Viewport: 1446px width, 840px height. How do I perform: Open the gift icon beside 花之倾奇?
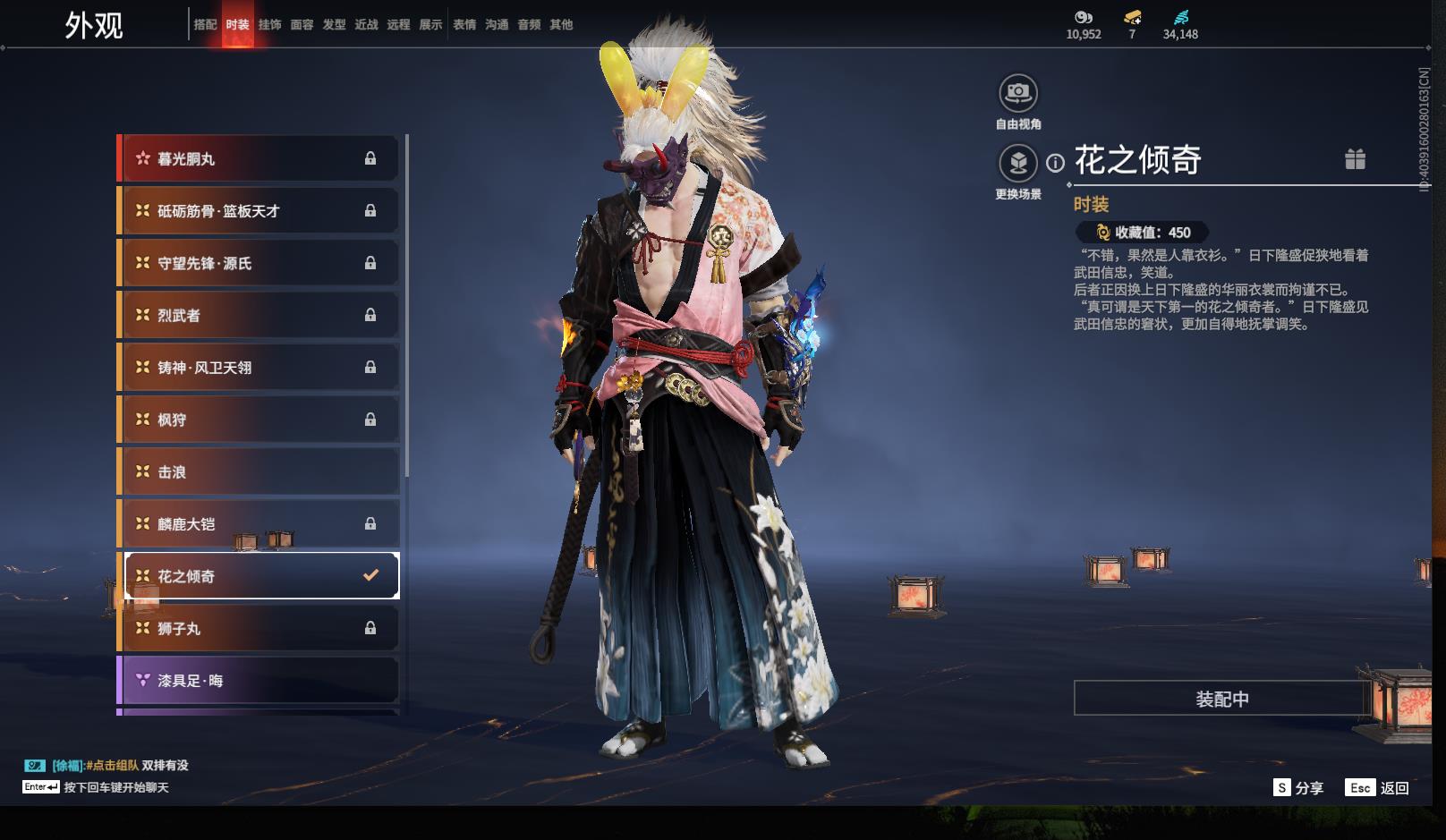click(x=1355, y=159)
